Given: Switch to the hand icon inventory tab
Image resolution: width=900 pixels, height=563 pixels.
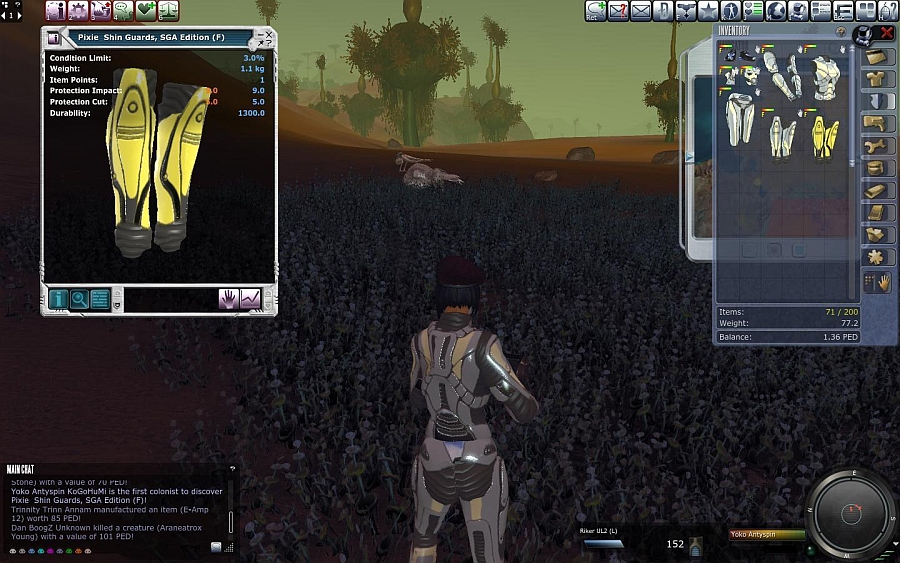Looking at the screenshot, I should pos(884,283).
